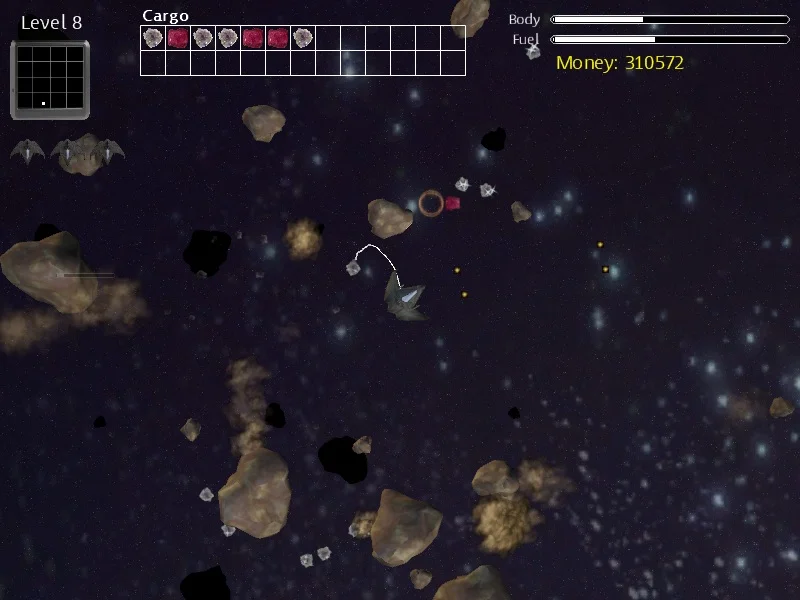Screen dimensions: 800x600
Task: Click the sector grid minimap
Action: point(50,79)
